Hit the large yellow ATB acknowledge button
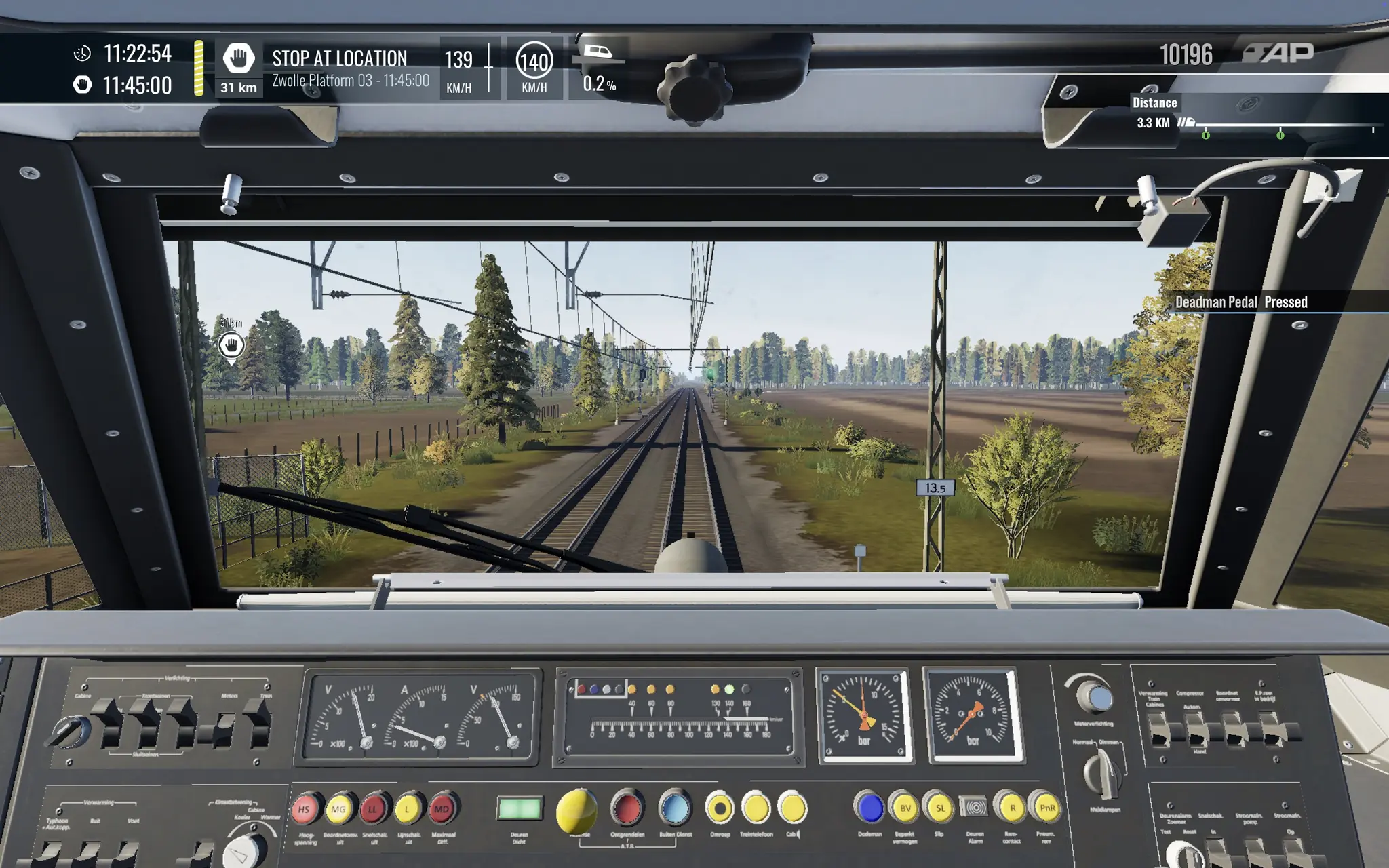This screenshot has height=868, width=1389. tap(576, 810)
